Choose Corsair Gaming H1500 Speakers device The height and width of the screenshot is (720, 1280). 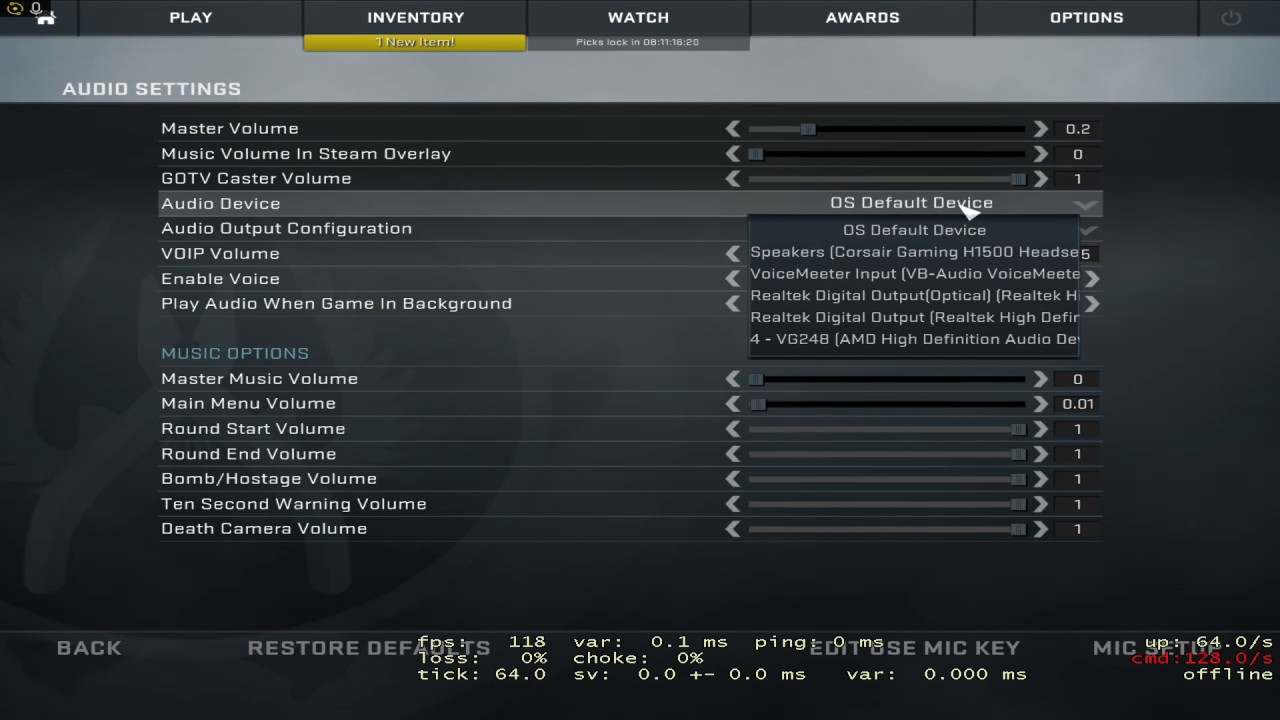(914, 252)
